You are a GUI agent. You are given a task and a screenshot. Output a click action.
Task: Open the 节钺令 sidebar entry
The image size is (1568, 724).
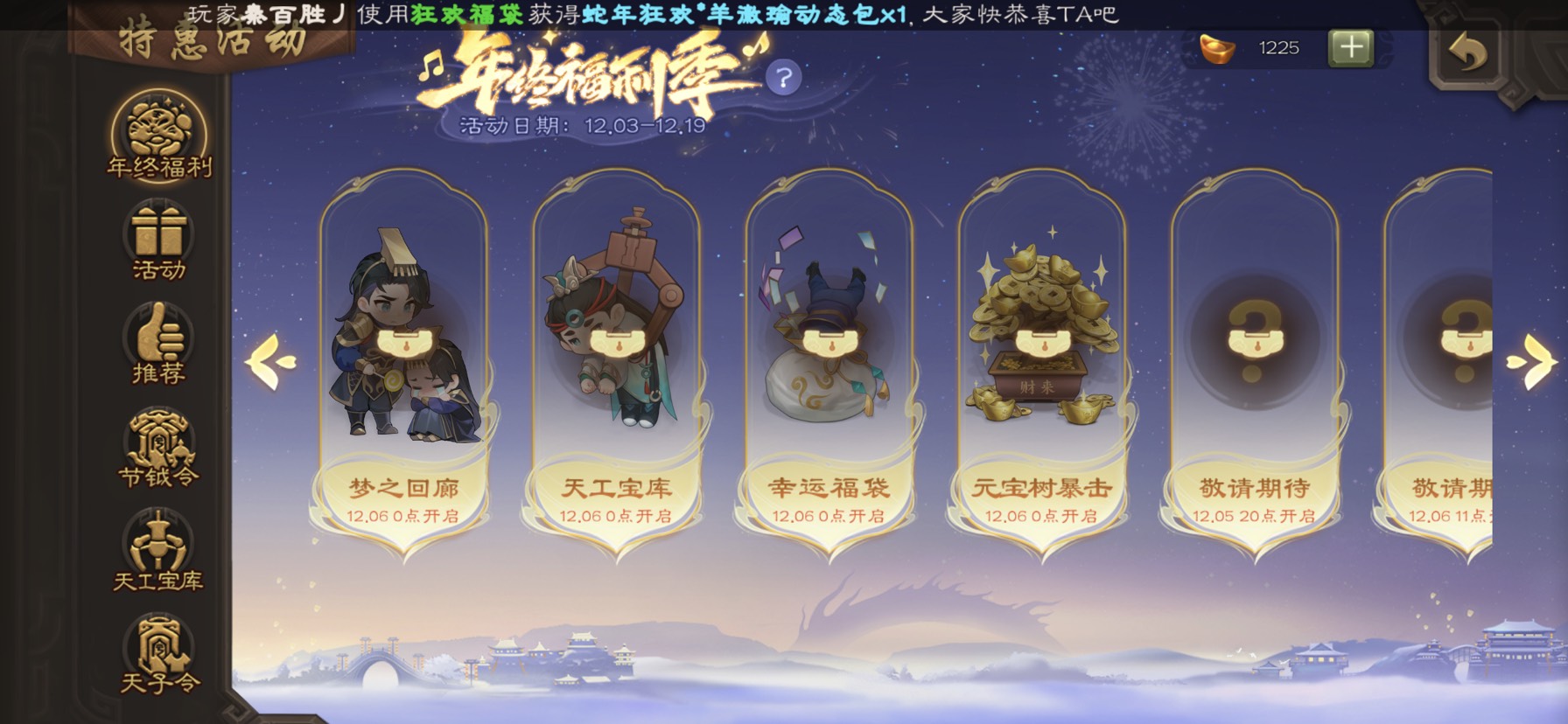coord(158,448)
